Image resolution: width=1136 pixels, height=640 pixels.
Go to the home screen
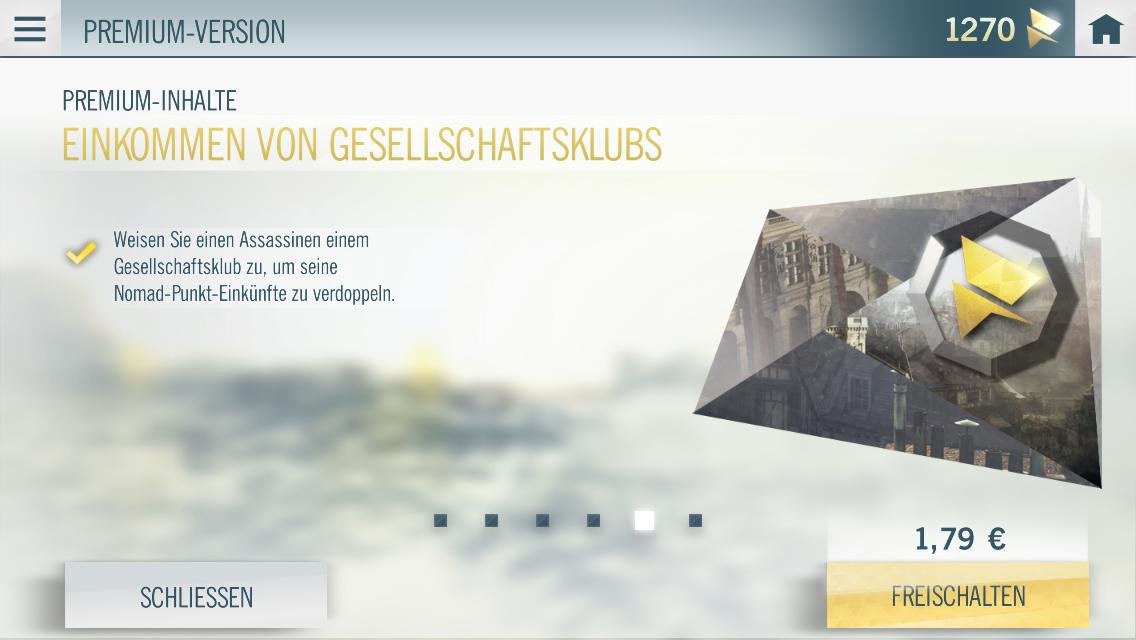1105,30
